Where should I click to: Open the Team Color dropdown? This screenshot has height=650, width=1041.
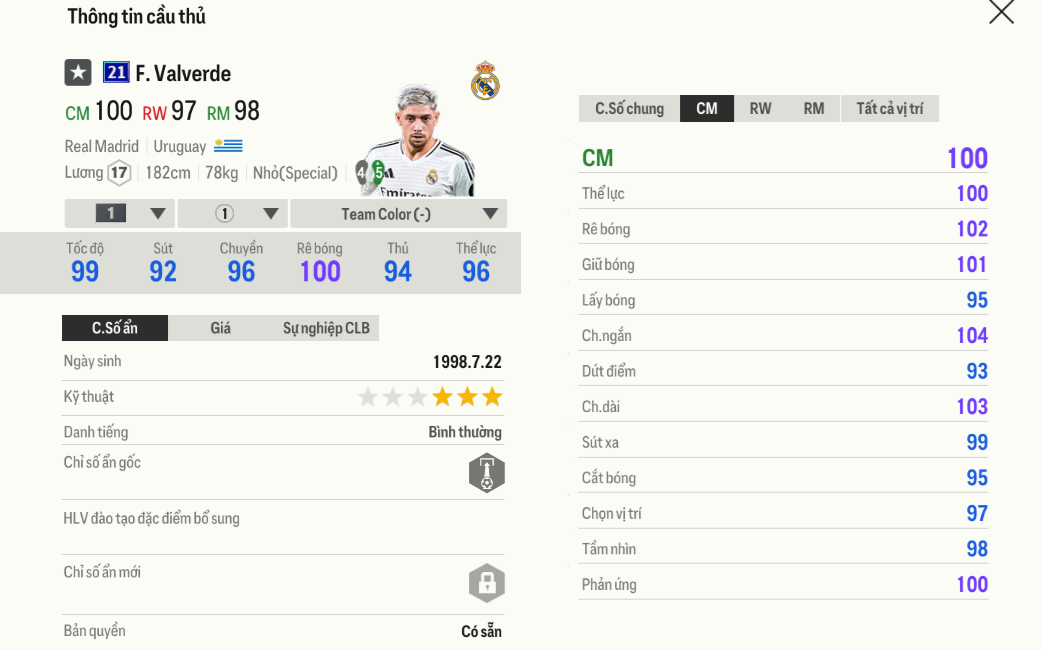[398, 214]
